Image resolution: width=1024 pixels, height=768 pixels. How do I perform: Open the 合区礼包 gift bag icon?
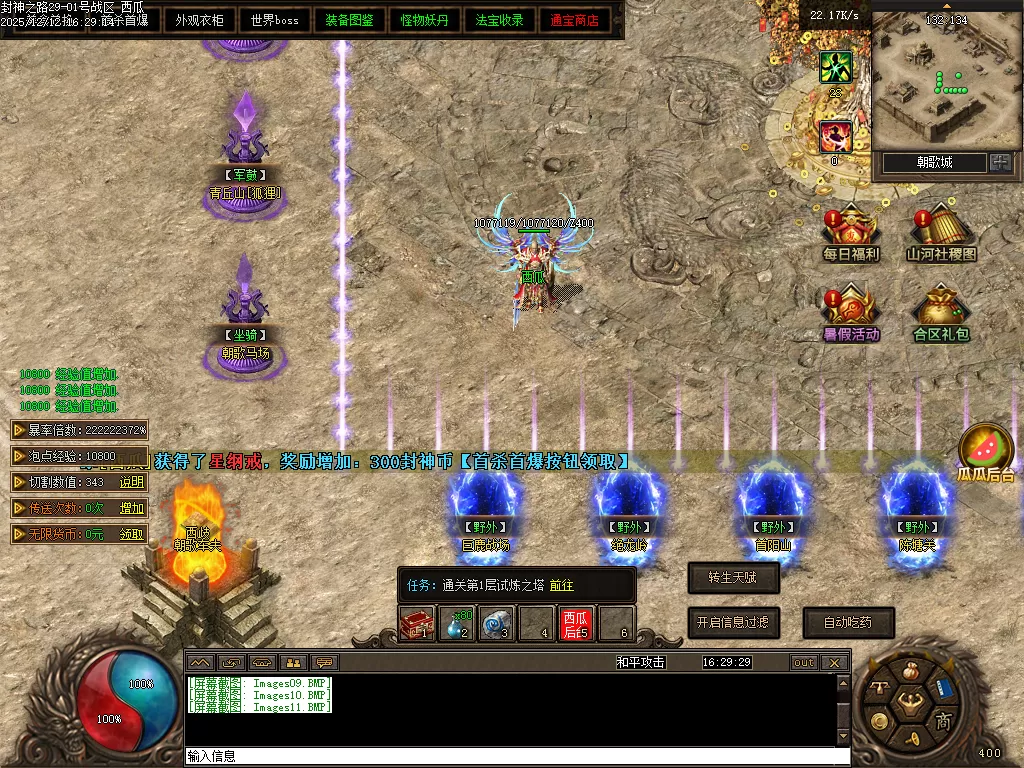click(941, 314)
